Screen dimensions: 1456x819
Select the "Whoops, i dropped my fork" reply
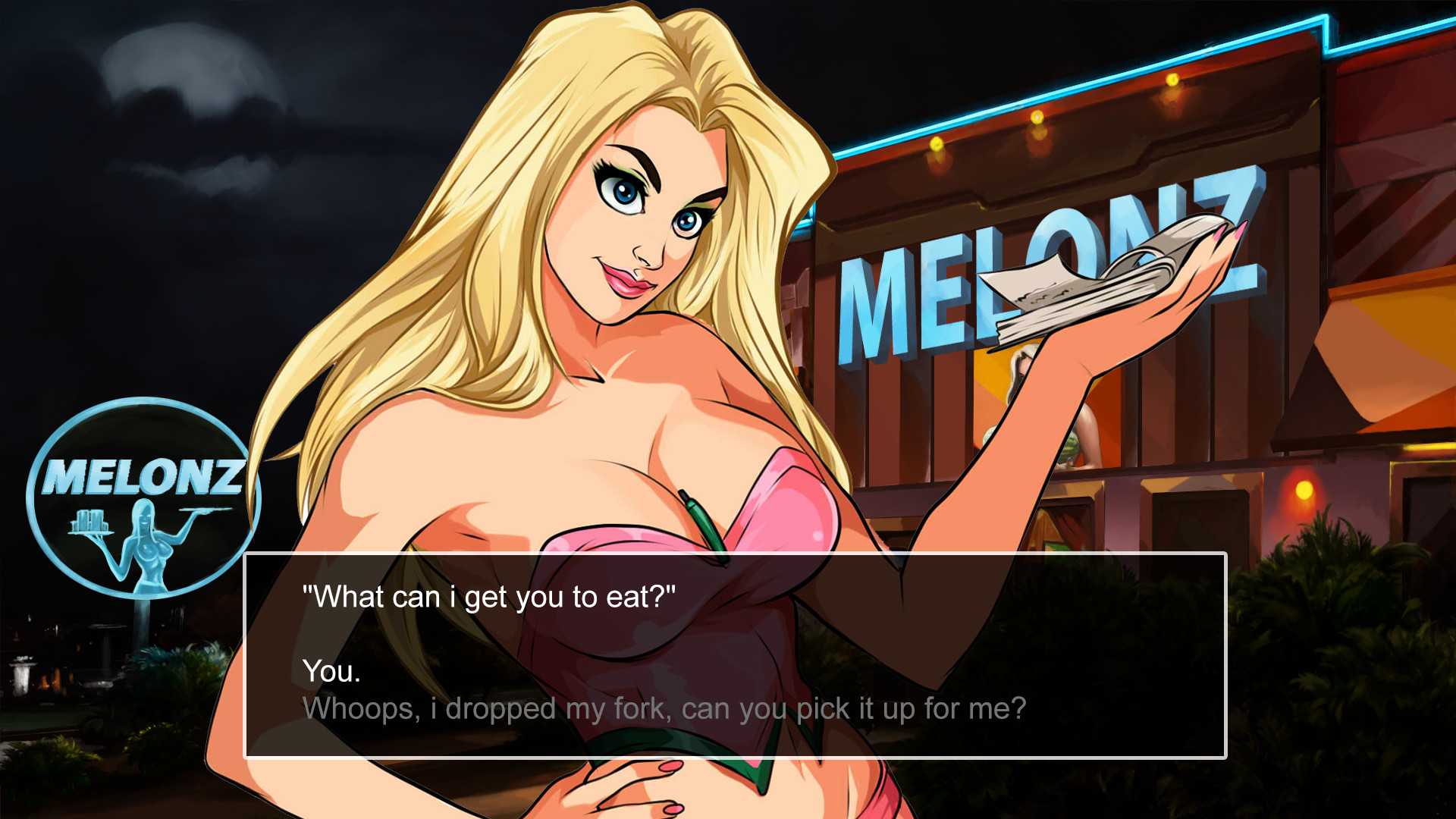(x=664, y=709)
